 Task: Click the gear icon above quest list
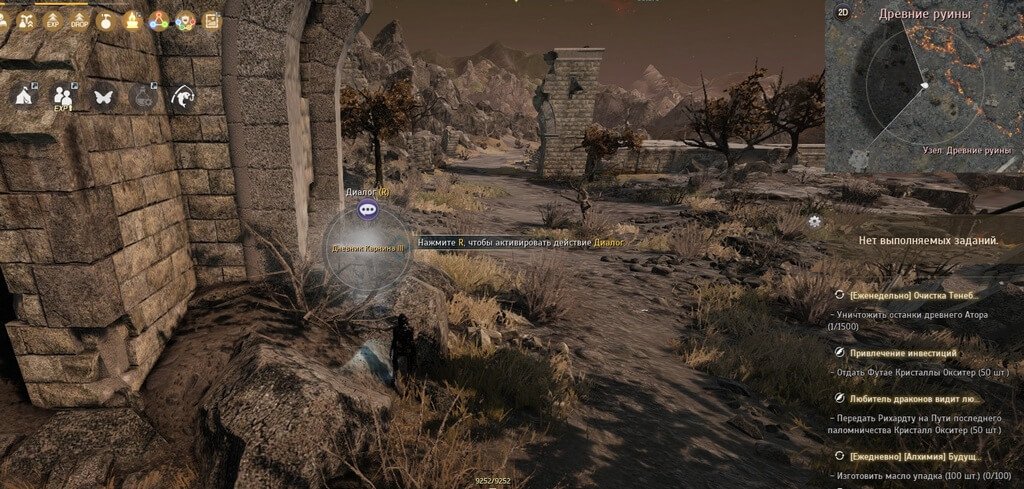pyautogui.click(x=815, y=221)
